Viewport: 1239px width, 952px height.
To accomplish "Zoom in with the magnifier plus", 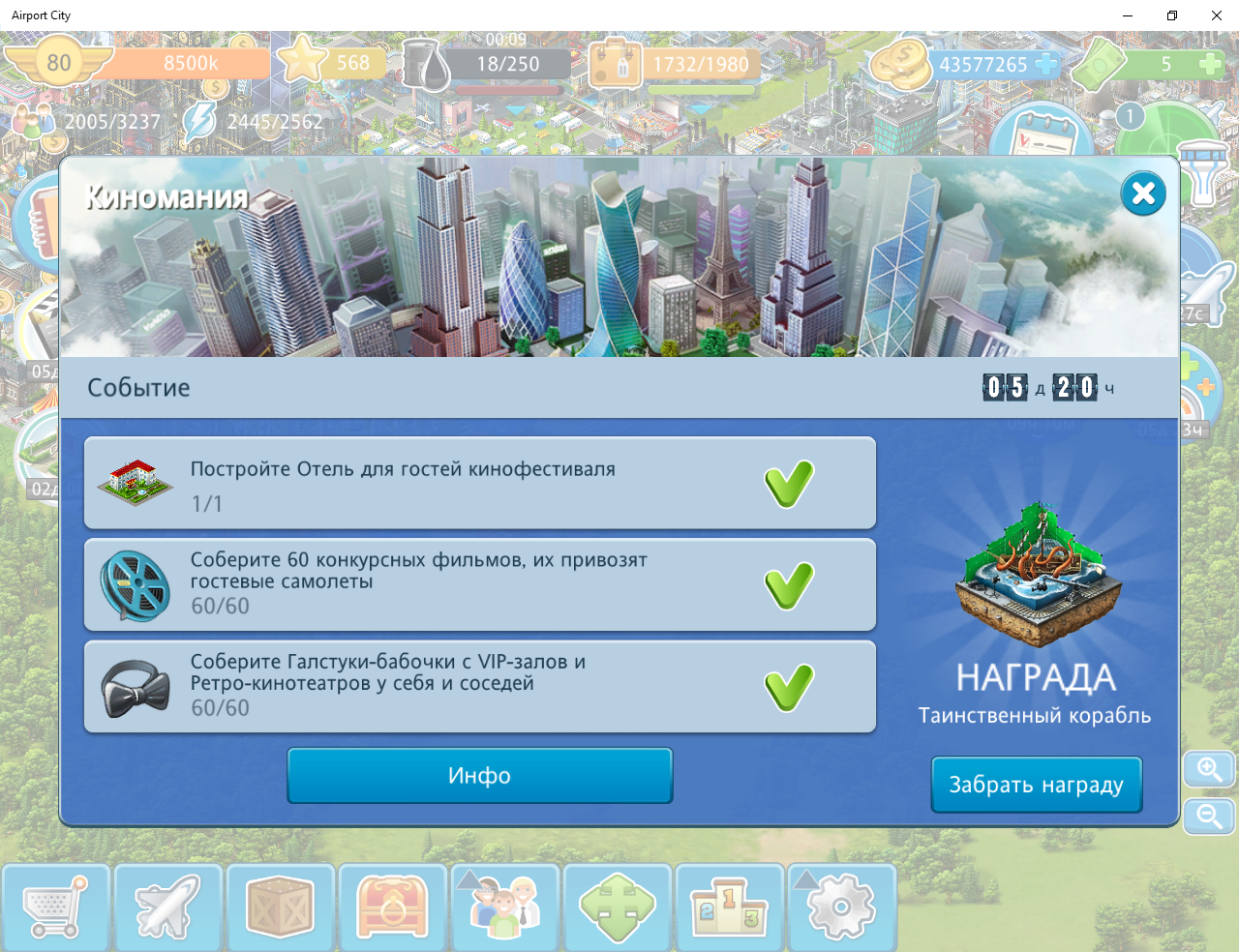I will [x=1209, y=769].
